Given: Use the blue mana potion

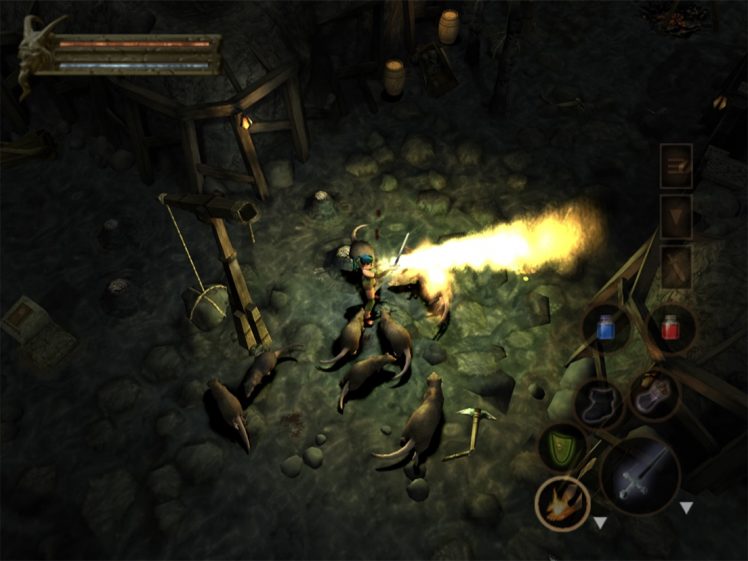Looking at the screenshot, I should tap(605, 329).
